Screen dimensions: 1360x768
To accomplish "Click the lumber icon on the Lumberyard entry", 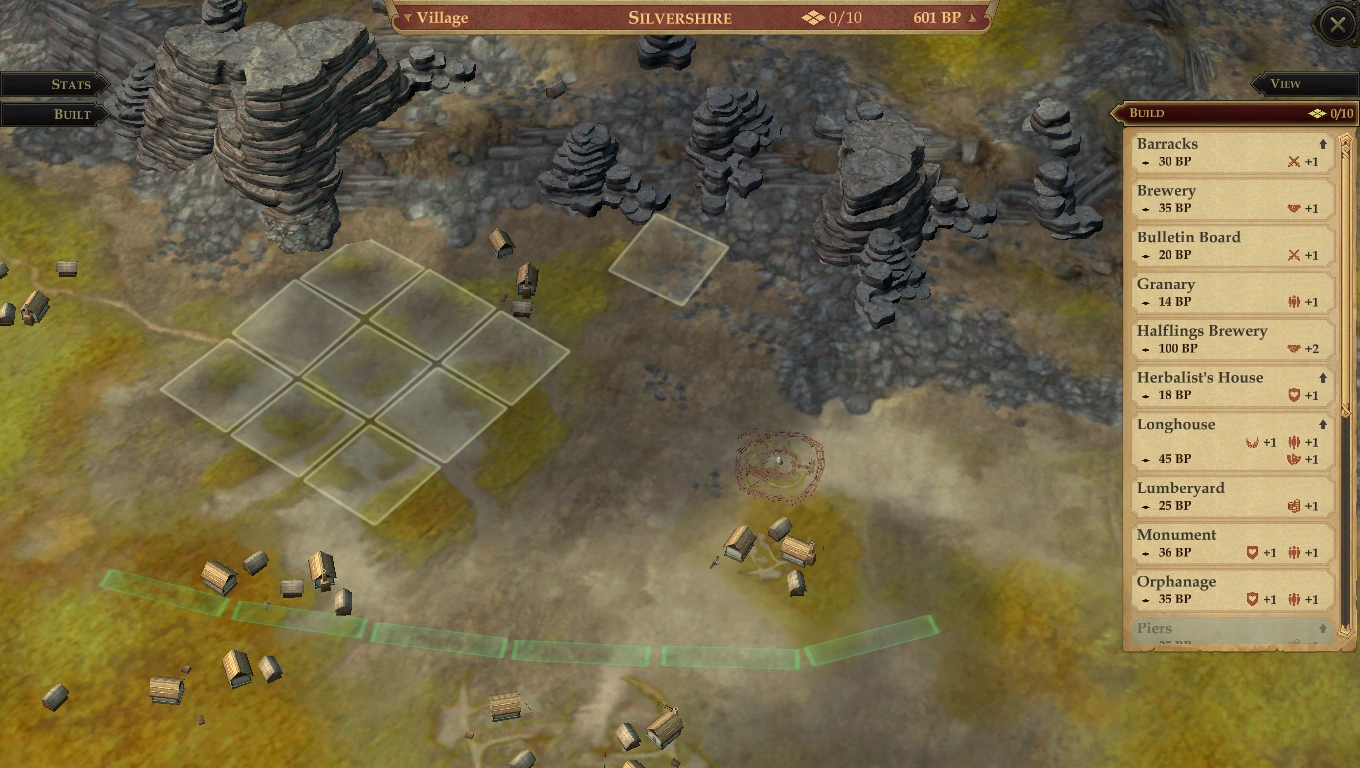I will pos(1294,506).
